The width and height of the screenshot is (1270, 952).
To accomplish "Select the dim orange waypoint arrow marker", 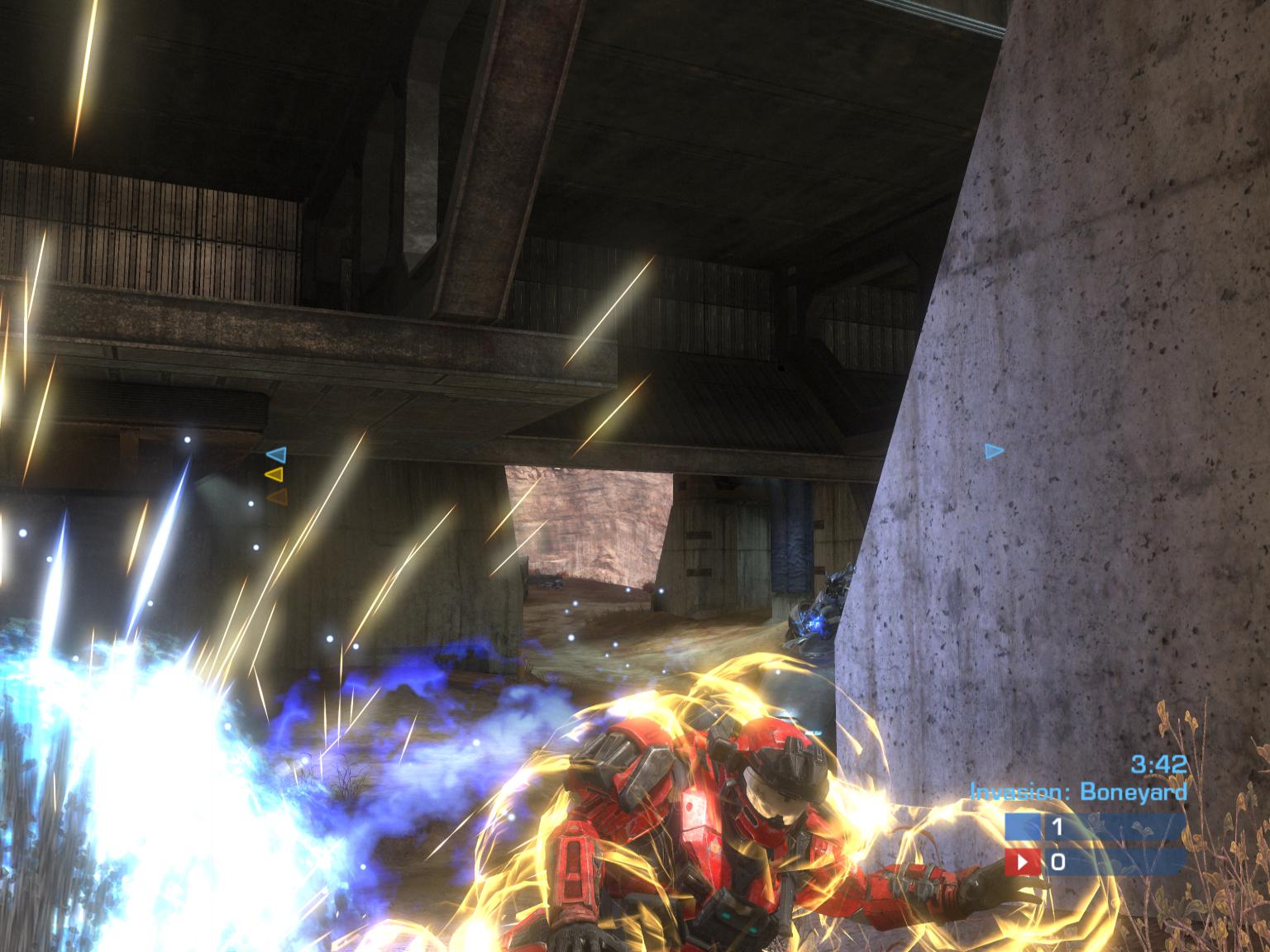I will tap(277, 496).
